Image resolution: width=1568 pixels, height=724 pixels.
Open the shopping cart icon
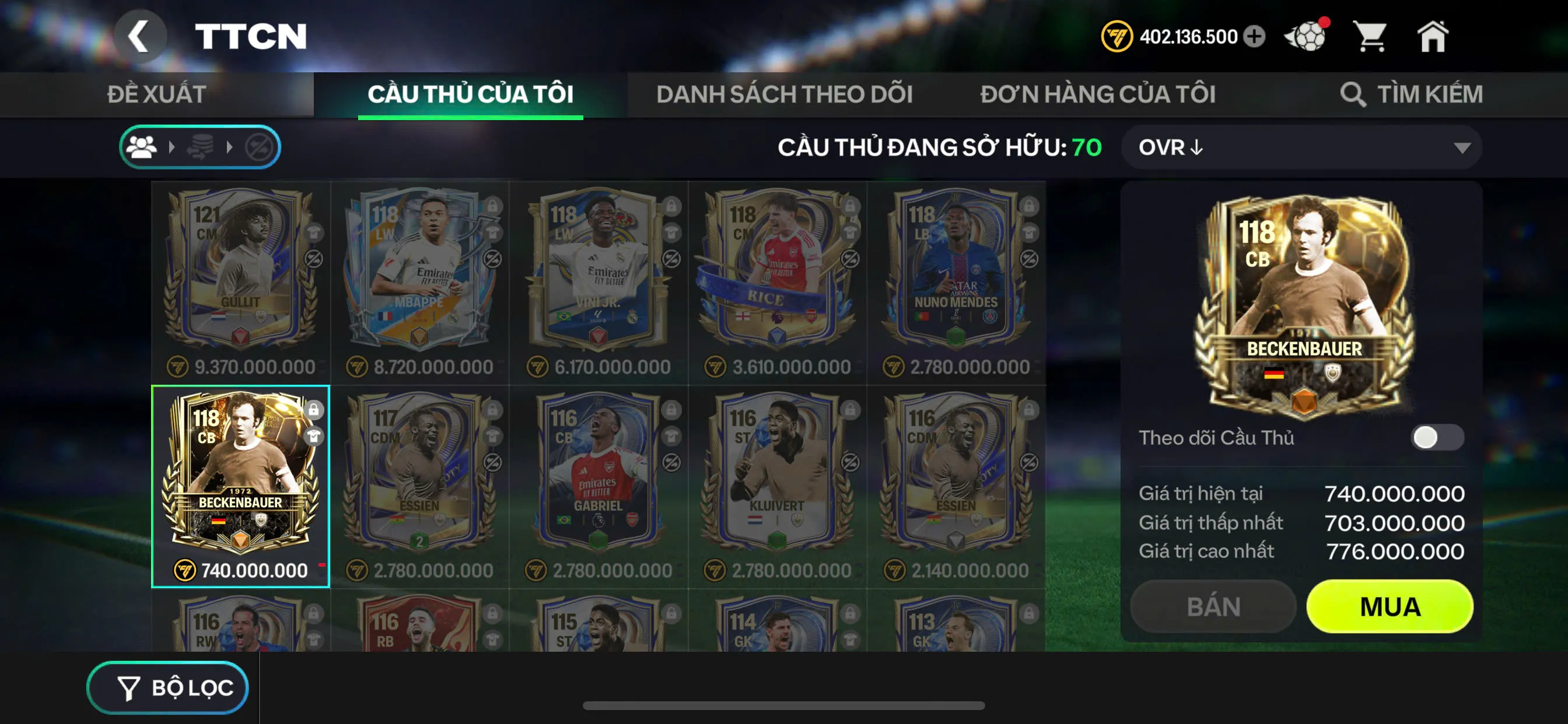click(x=1370, y=37)
